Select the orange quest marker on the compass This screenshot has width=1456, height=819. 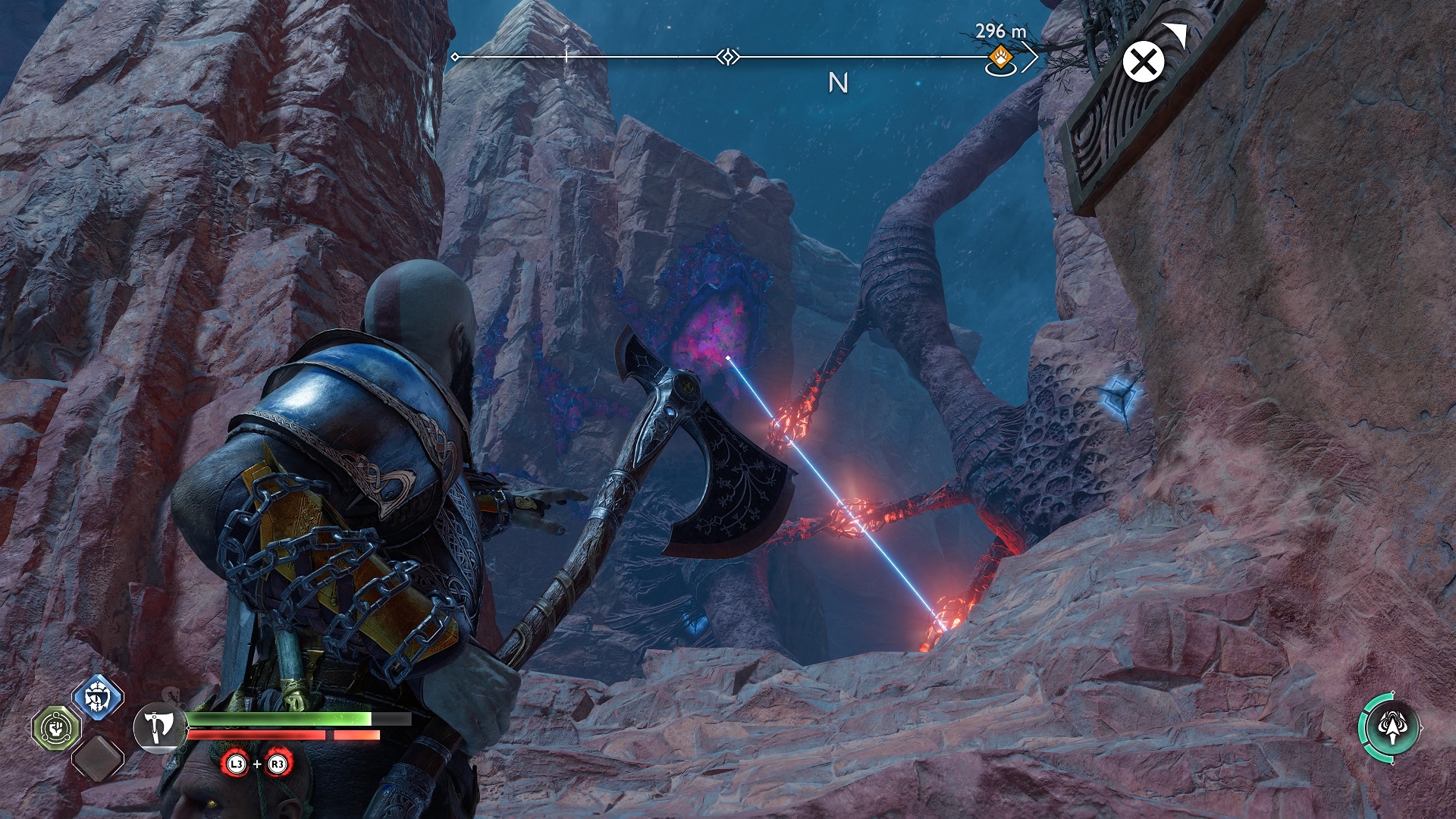coord(999,57)
